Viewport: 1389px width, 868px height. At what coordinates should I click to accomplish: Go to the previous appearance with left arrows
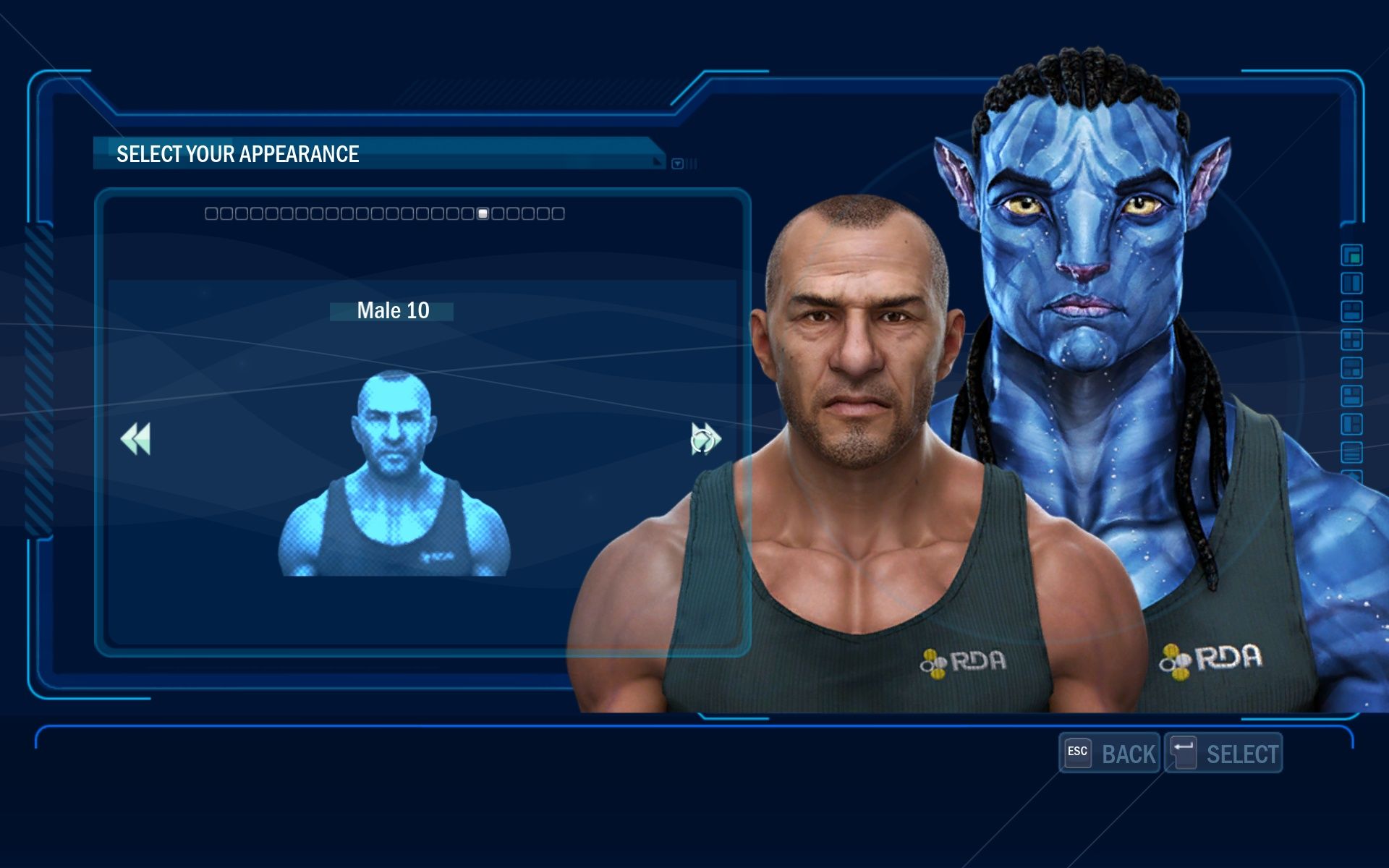(136, 439)
